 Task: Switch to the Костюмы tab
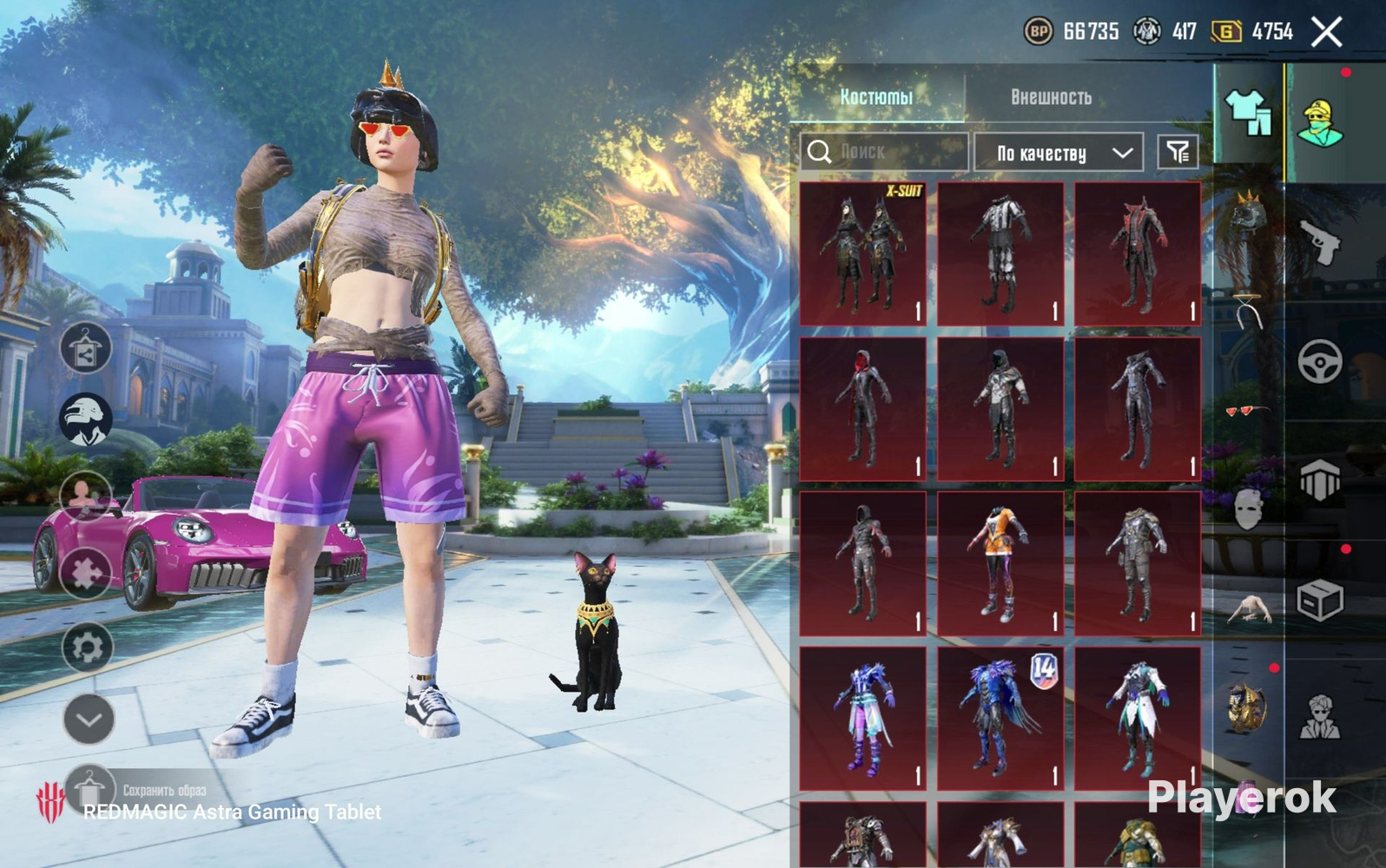point(875,96)
